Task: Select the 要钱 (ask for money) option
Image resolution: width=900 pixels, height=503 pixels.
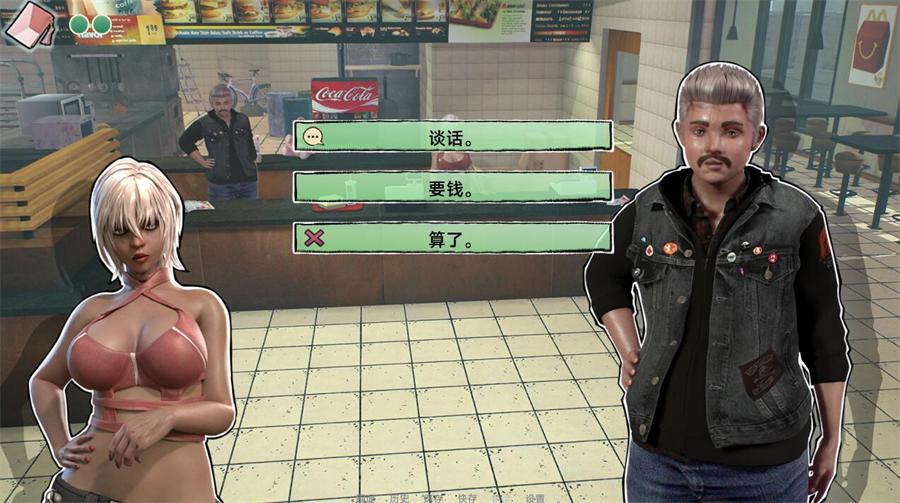Action: pos(452,187)
